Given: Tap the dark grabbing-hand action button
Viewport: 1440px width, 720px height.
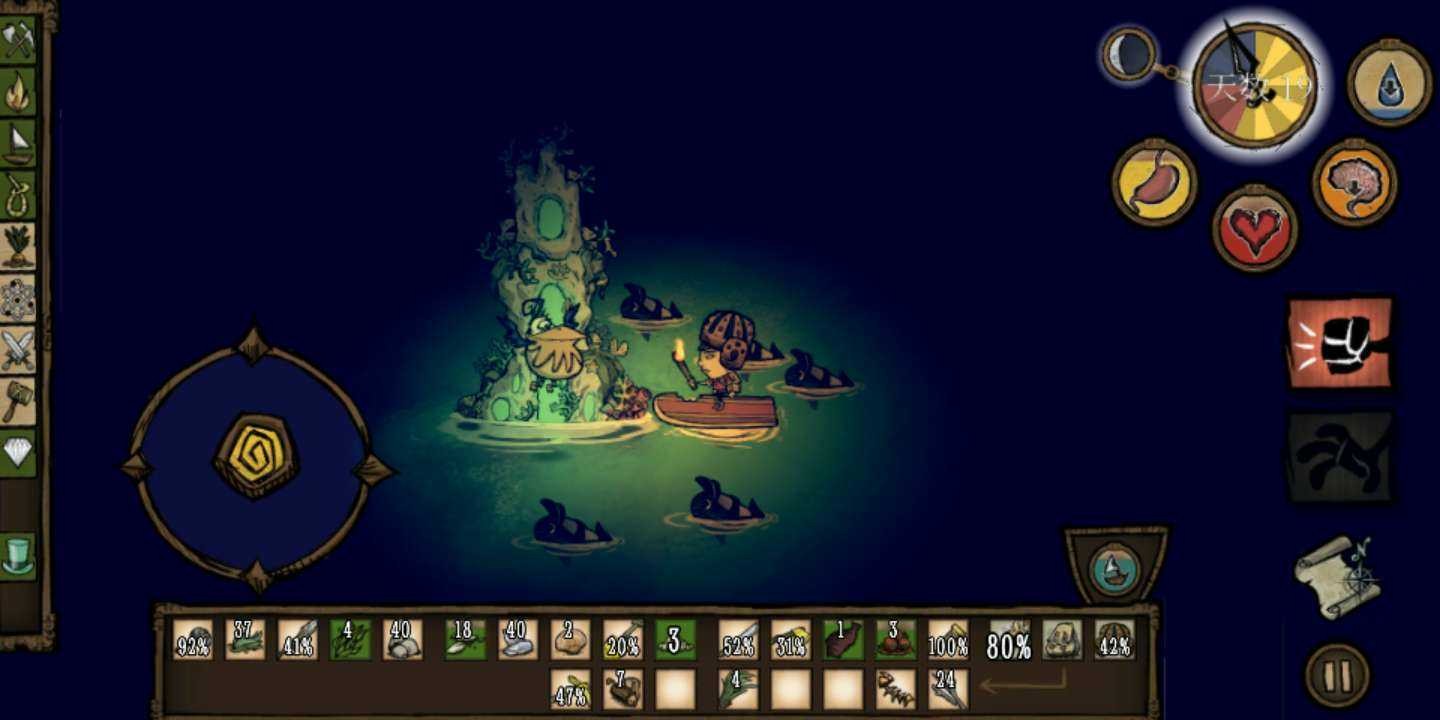Looking at the screenshot, I should point(1340,457).
